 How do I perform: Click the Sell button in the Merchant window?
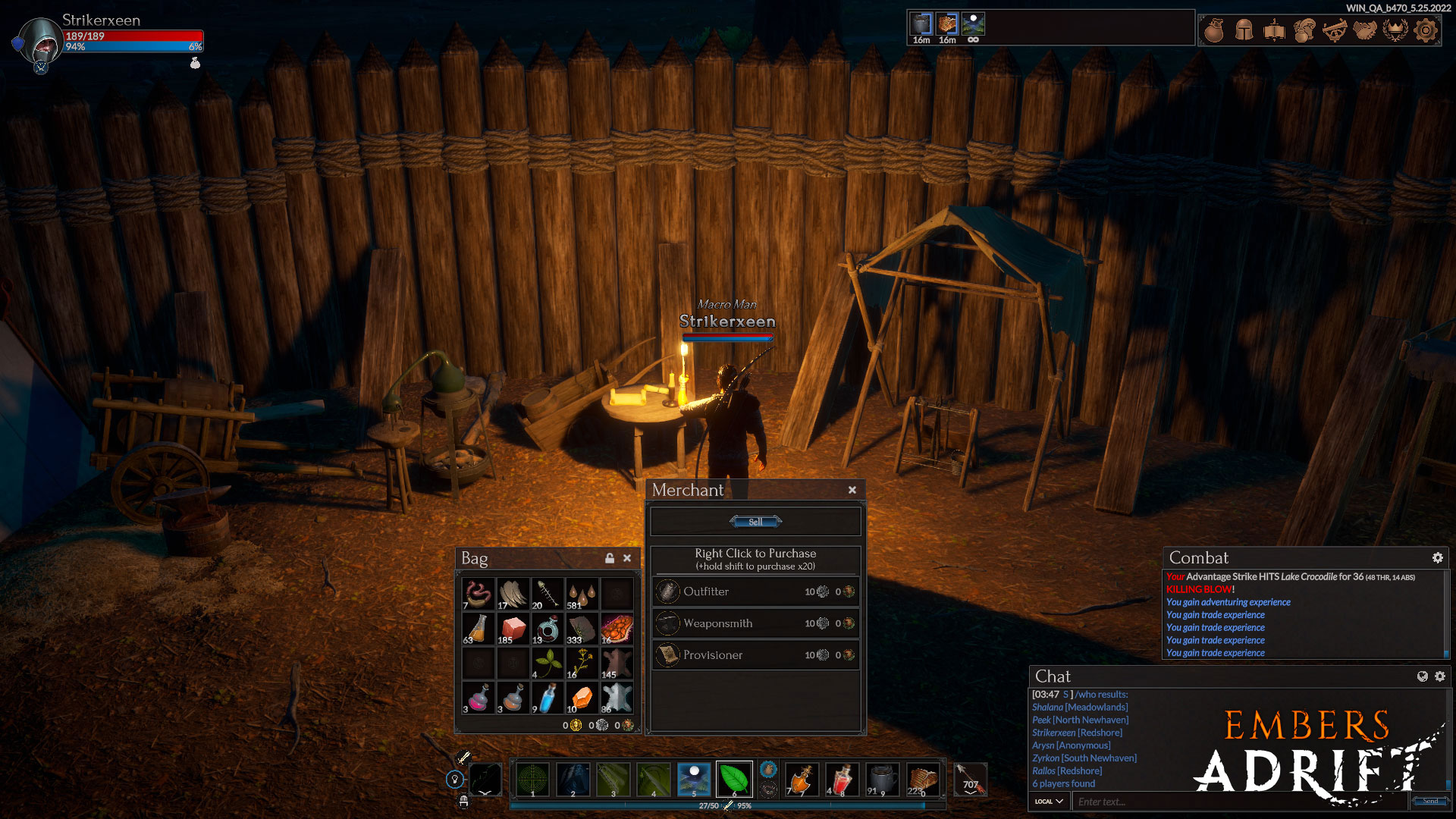click(755, 522)
